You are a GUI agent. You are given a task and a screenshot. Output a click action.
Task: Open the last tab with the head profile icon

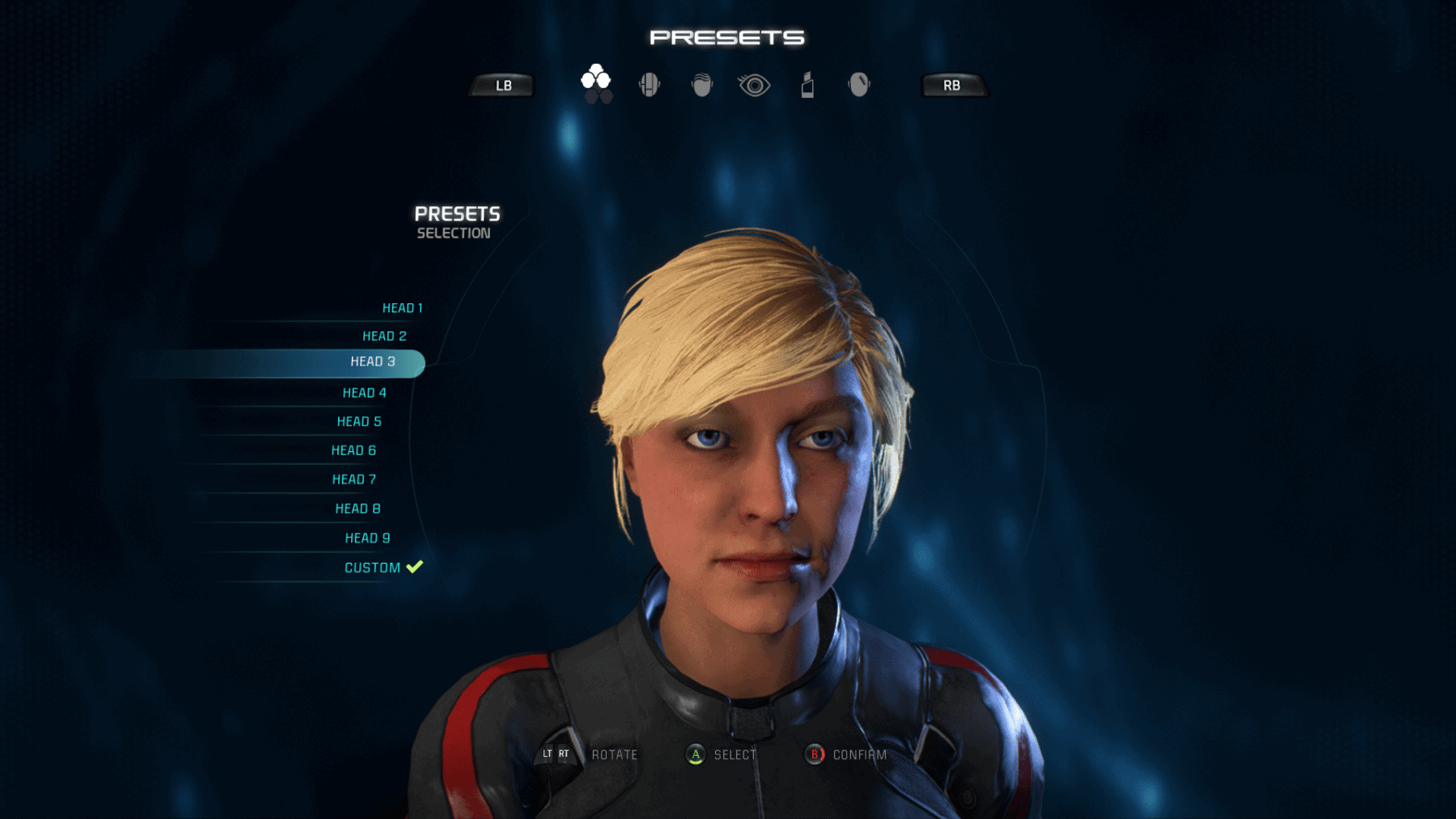point(859,84)
